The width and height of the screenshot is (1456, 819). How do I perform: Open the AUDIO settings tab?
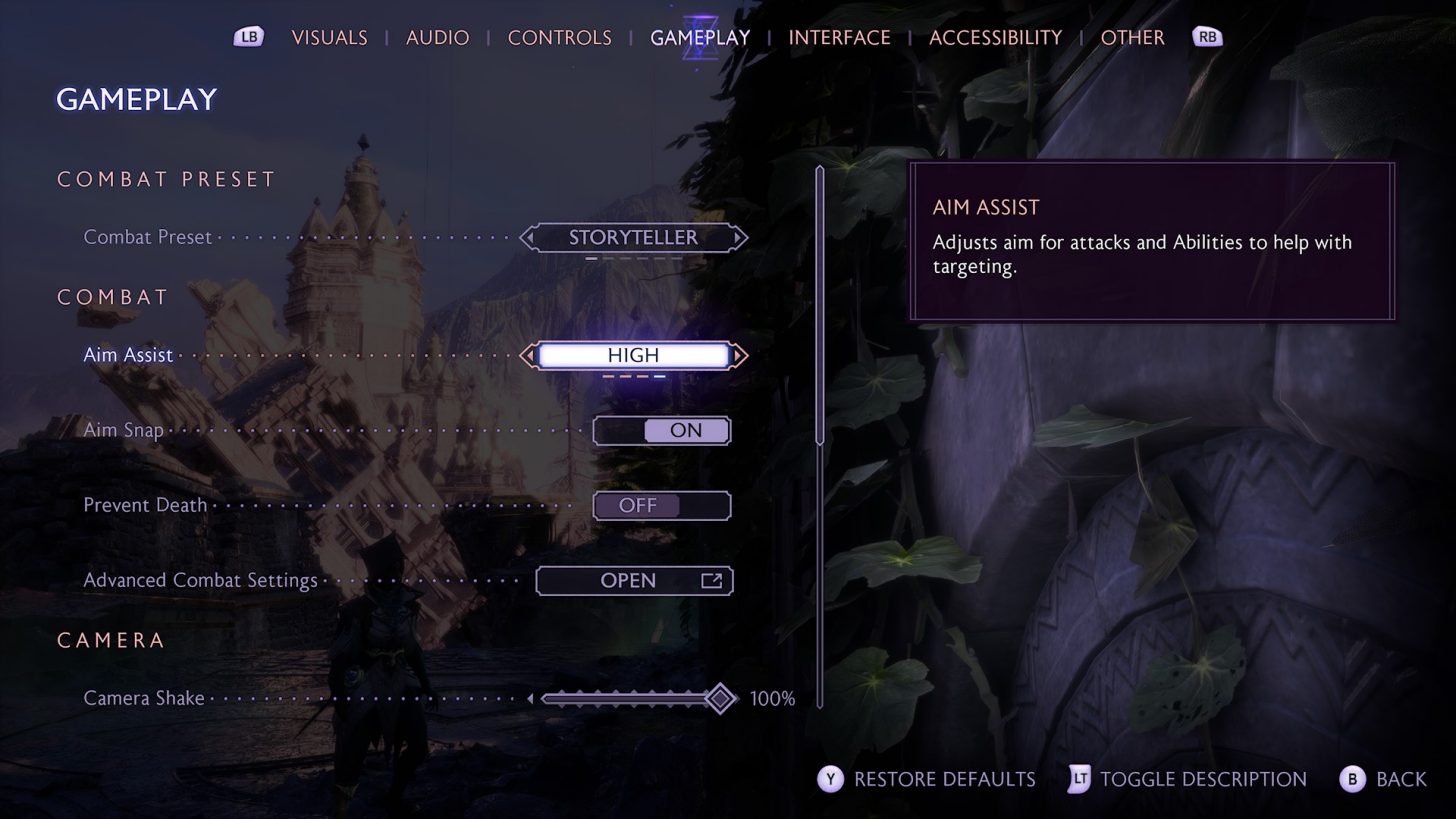point(437,36)
